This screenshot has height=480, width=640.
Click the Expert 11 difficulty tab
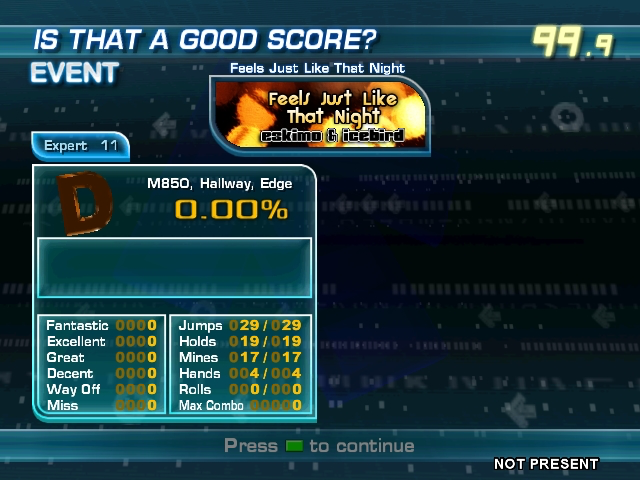pyautogui.click(x=82, y=146)
